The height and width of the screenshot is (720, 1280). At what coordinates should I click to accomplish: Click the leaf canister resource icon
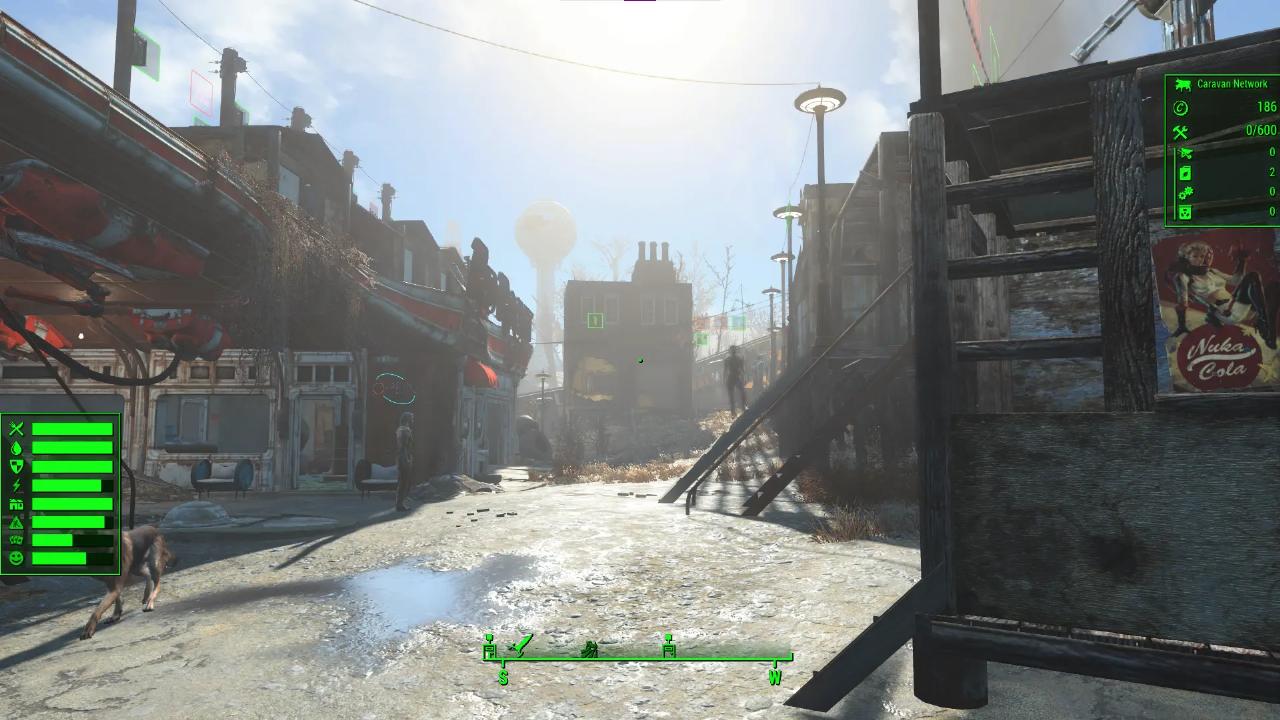[x=1184, y=172]
